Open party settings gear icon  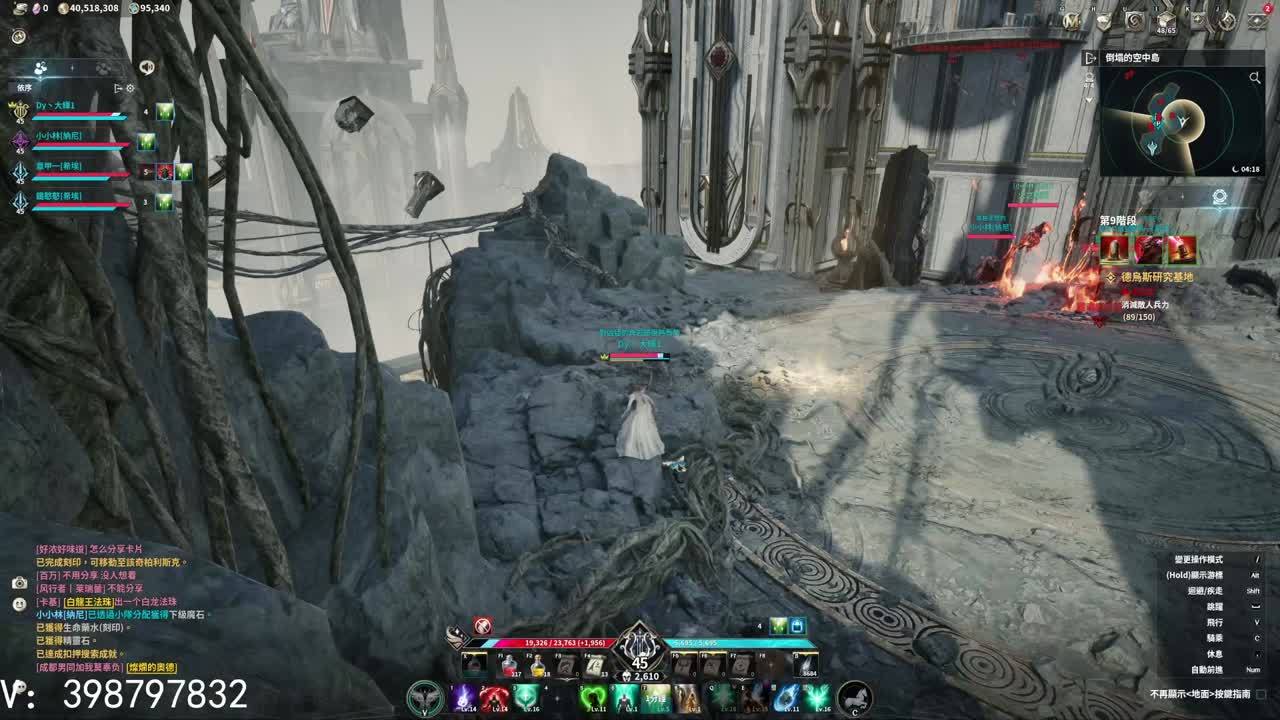coord(130,88)
